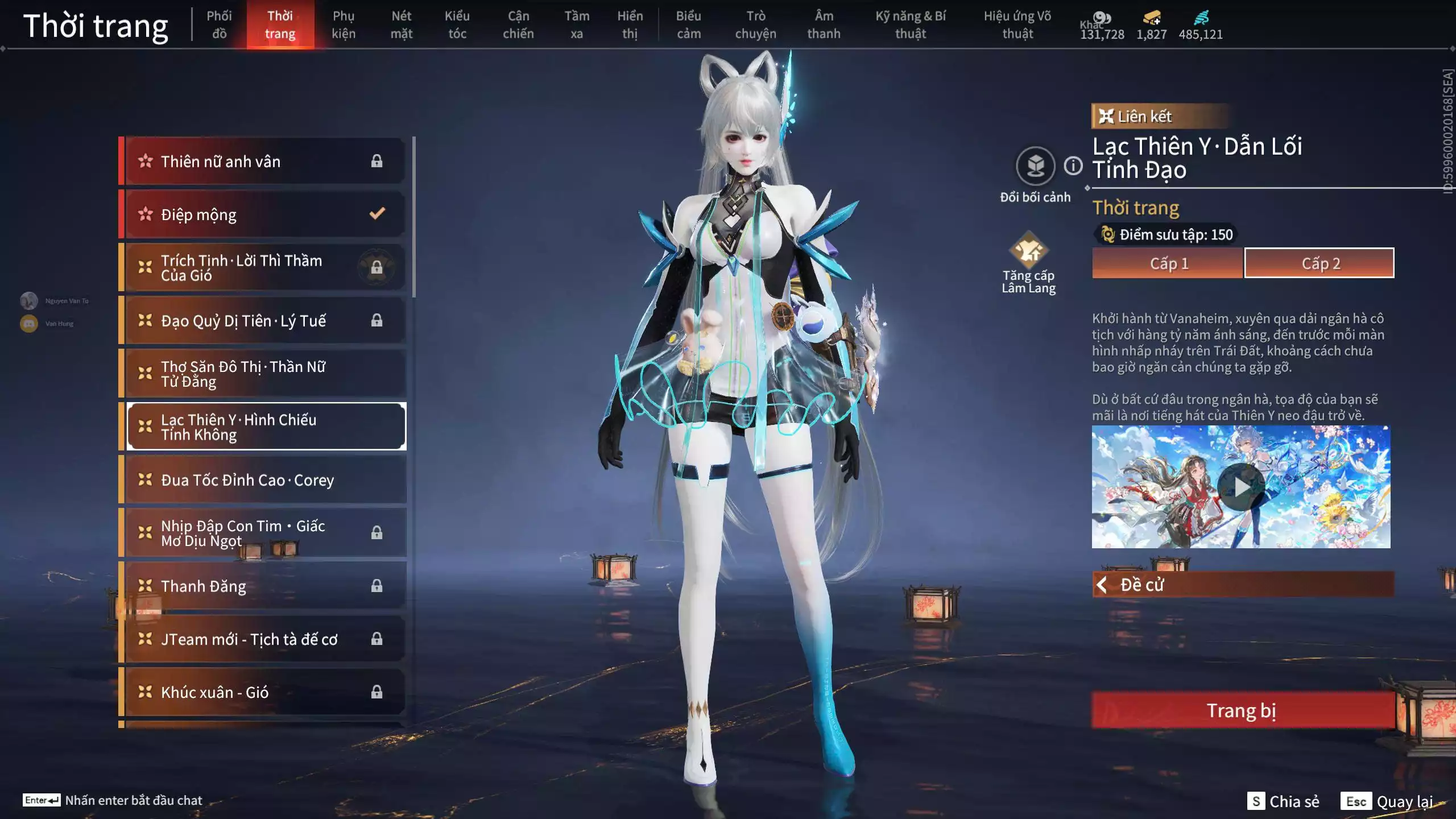Click the Liên kết badge icon above the outfit name
This screenshot has height=819, width=1456.
(1106, 117)
